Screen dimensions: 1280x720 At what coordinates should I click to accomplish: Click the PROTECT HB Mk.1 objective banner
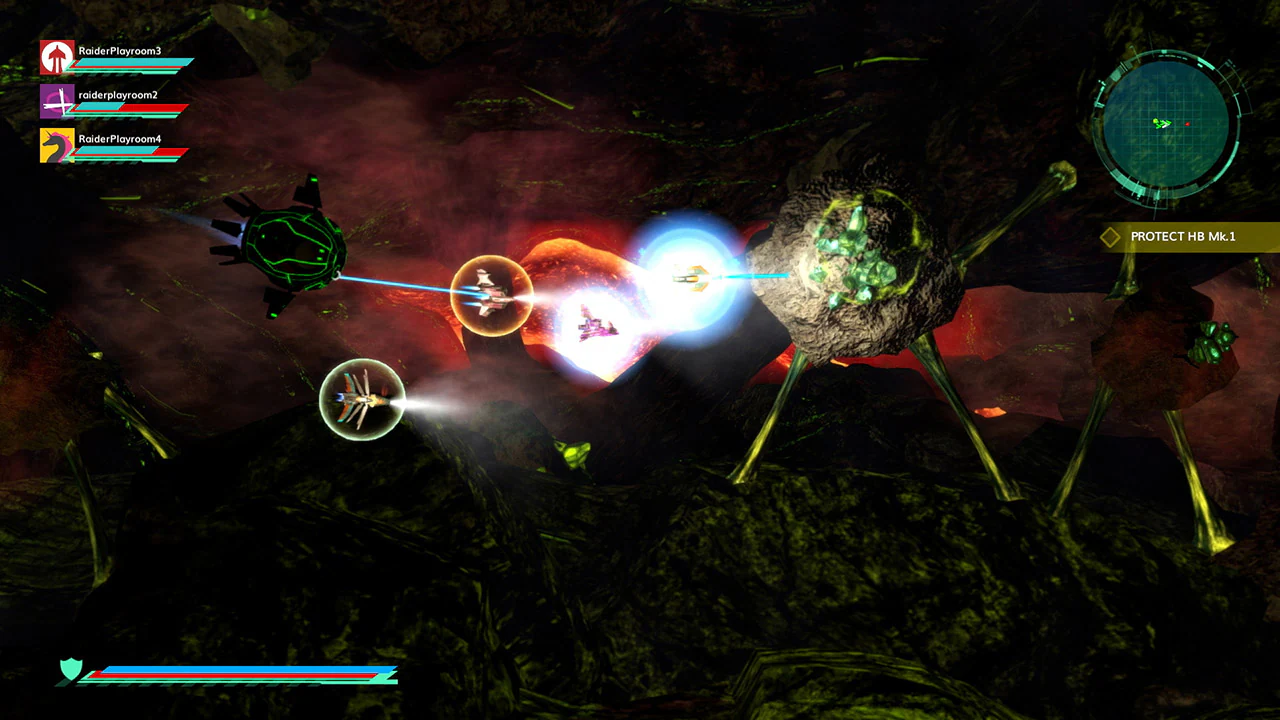1186,237
